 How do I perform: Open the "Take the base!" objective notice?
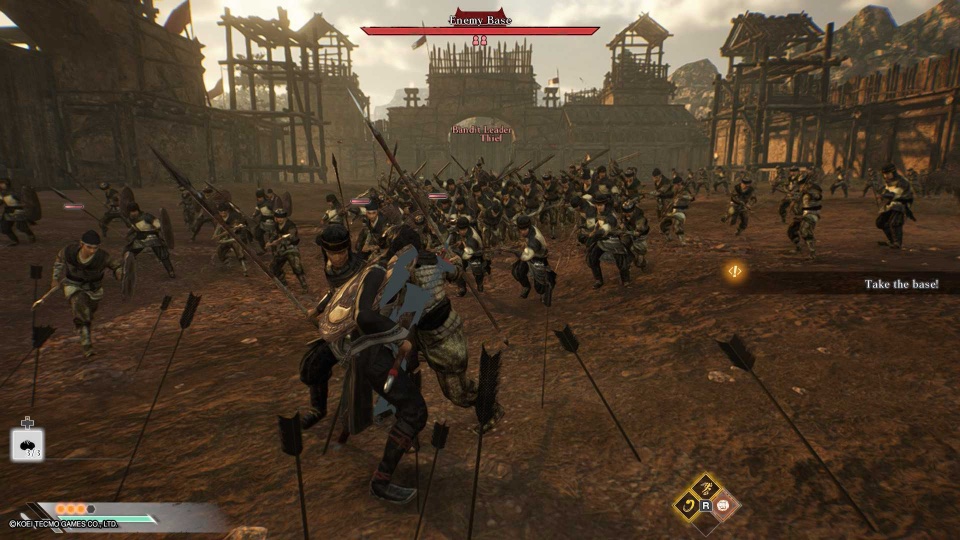[900, 284]
